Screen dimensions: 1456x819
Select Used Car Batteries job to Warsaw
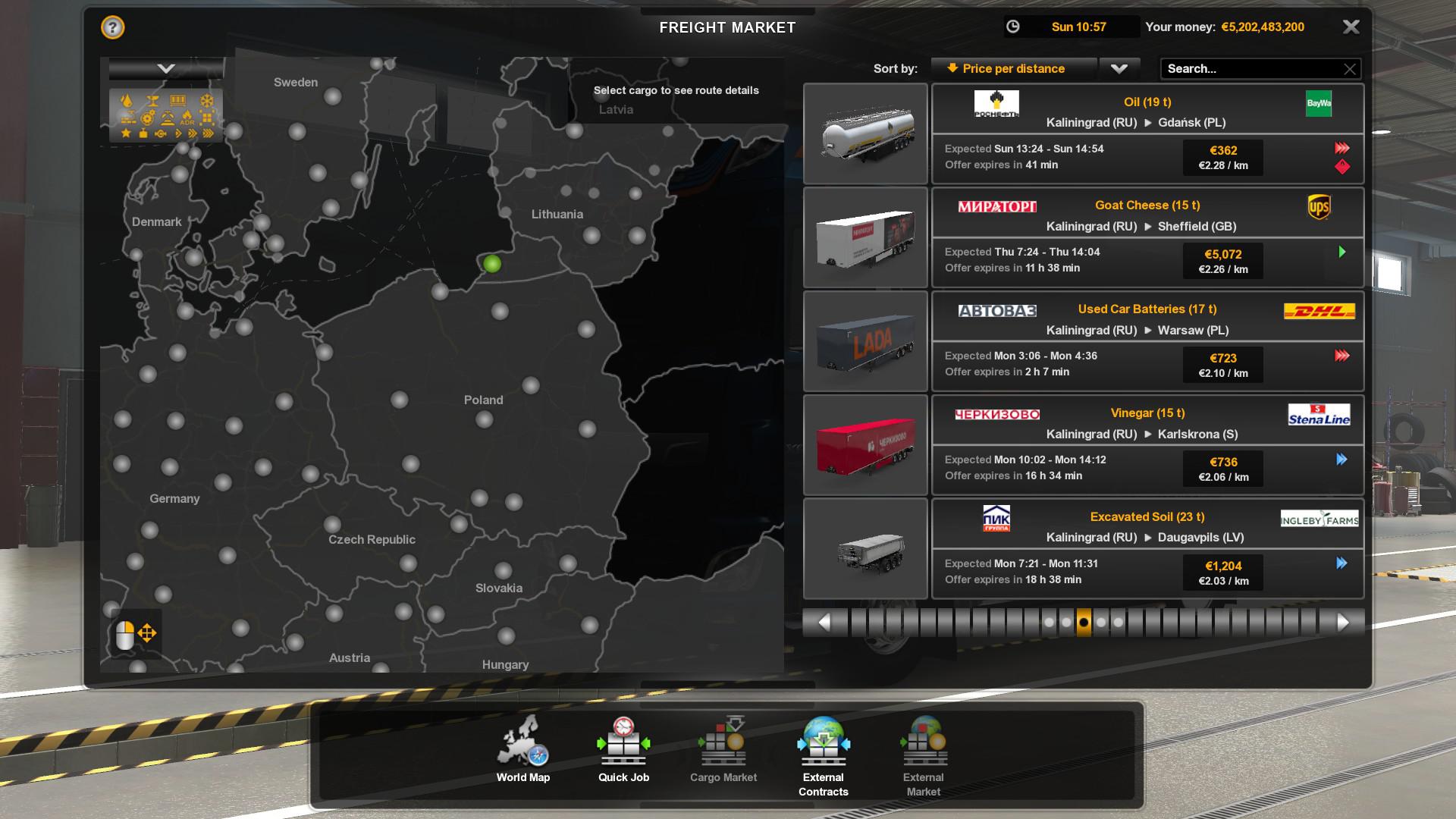tap(1147, 341)
